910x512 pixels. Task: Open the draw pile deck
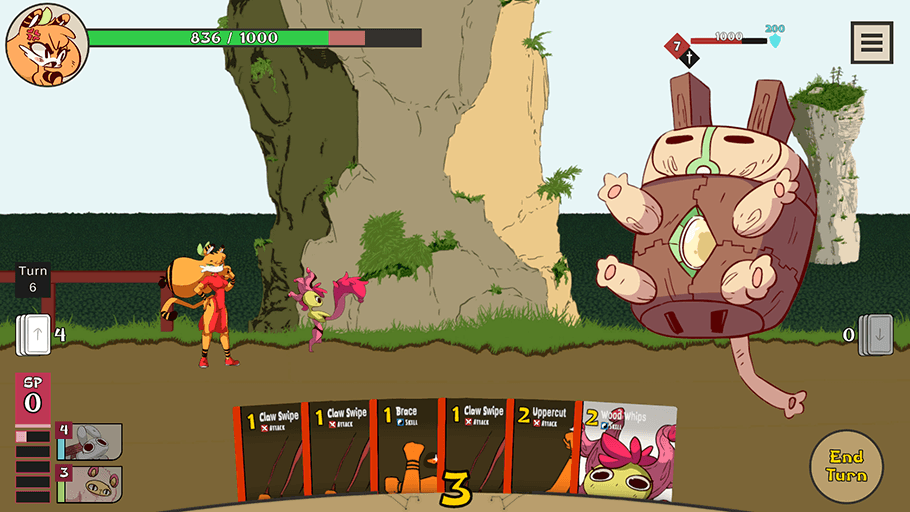33,333
